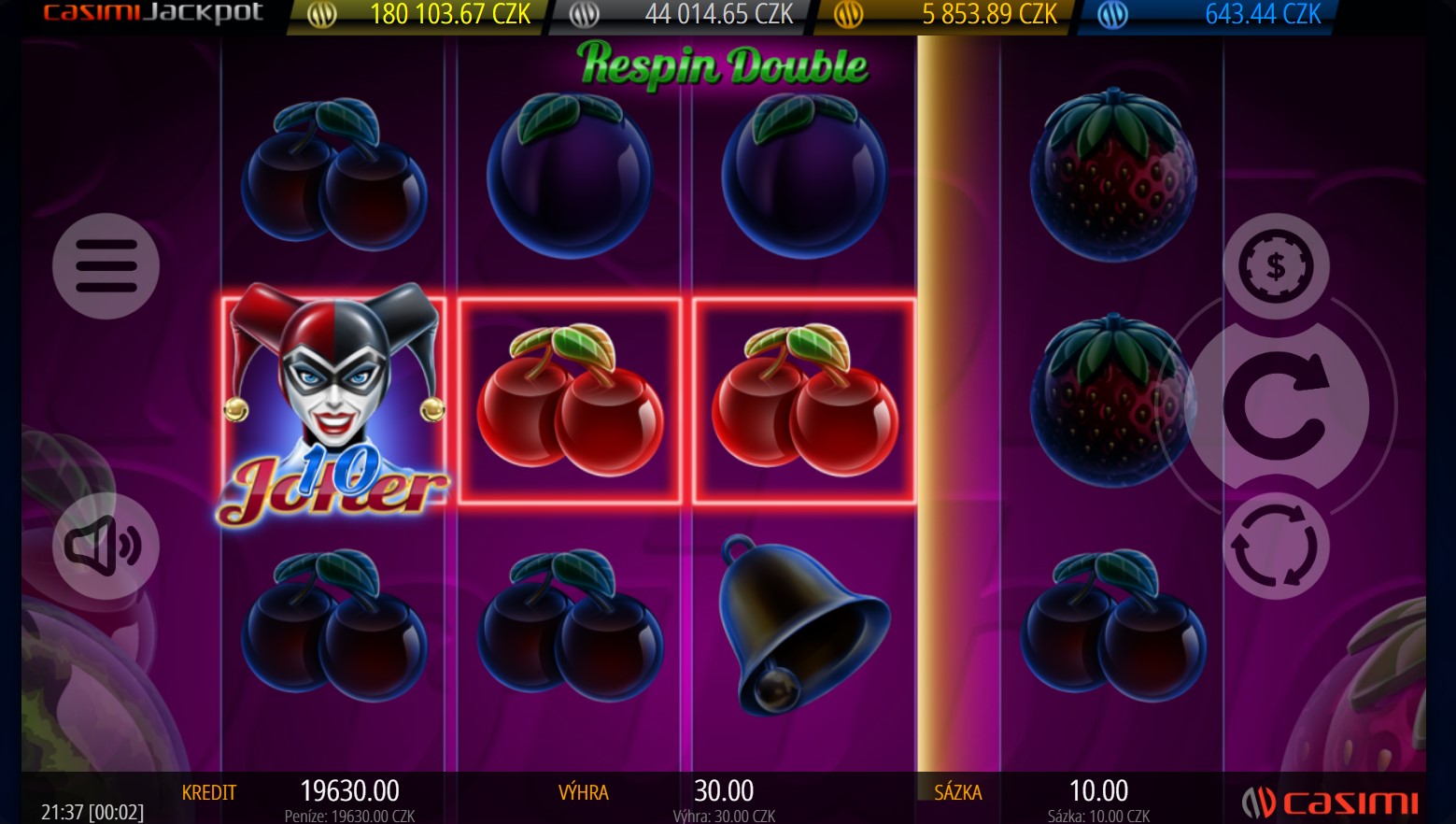
Task: Activate autoplay with the circular arrows button
Action: (x=1276, y=547)
